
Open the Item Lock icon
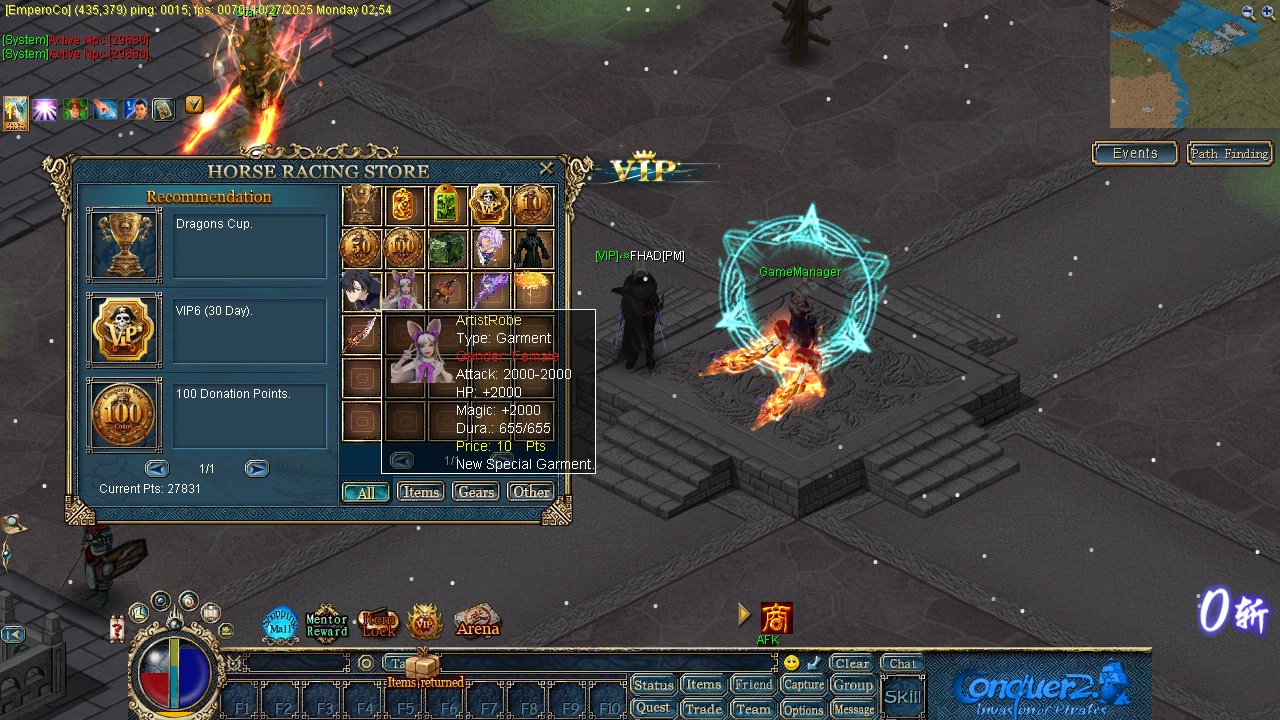coord(377,622)
